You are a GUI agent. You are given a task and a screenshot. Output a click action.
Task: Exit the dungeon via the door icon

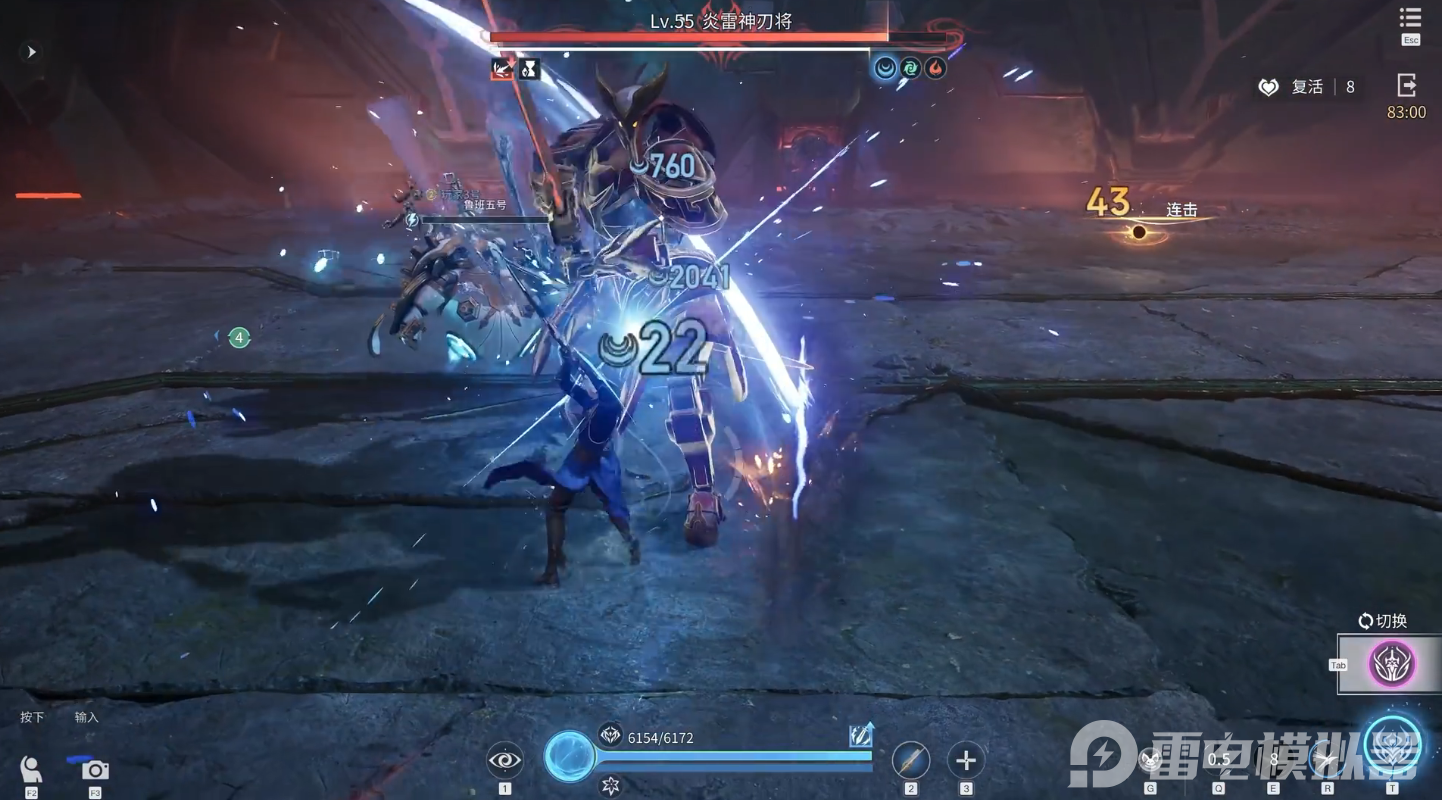1406,86
